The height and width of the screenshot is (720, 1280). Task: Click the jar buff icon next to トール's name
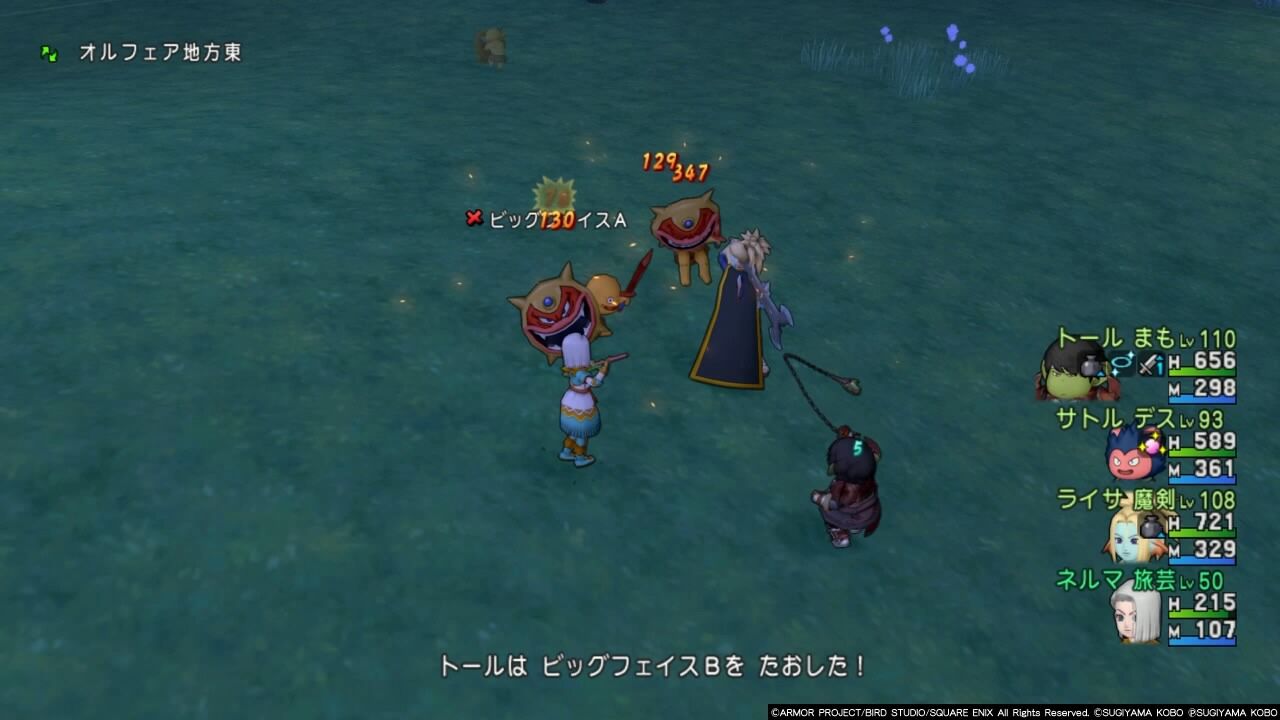pyautogui.click(x=1089, y=364)
